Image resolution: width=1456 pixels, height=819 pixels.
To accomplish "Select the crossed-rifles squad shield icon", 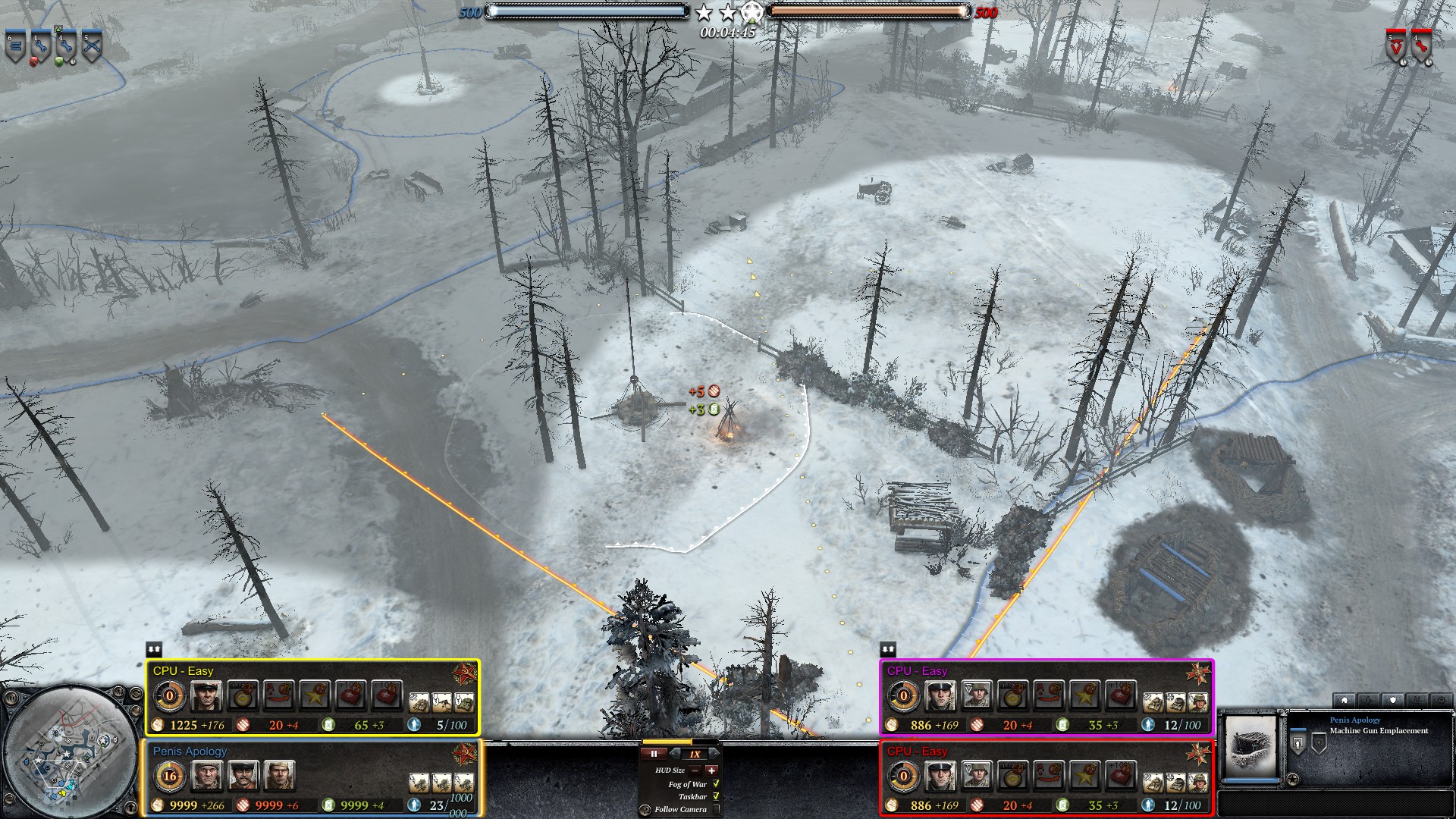I will point(92,47).
